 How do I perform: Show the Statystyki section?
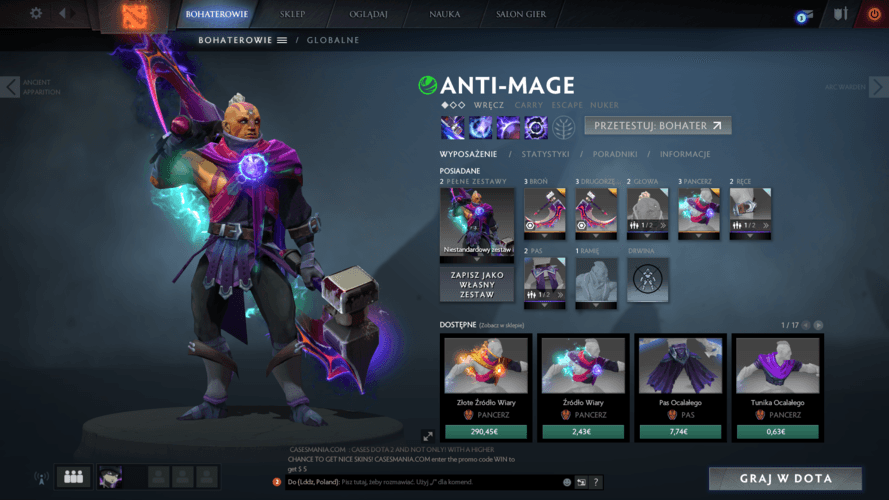(x=545, y=154)
